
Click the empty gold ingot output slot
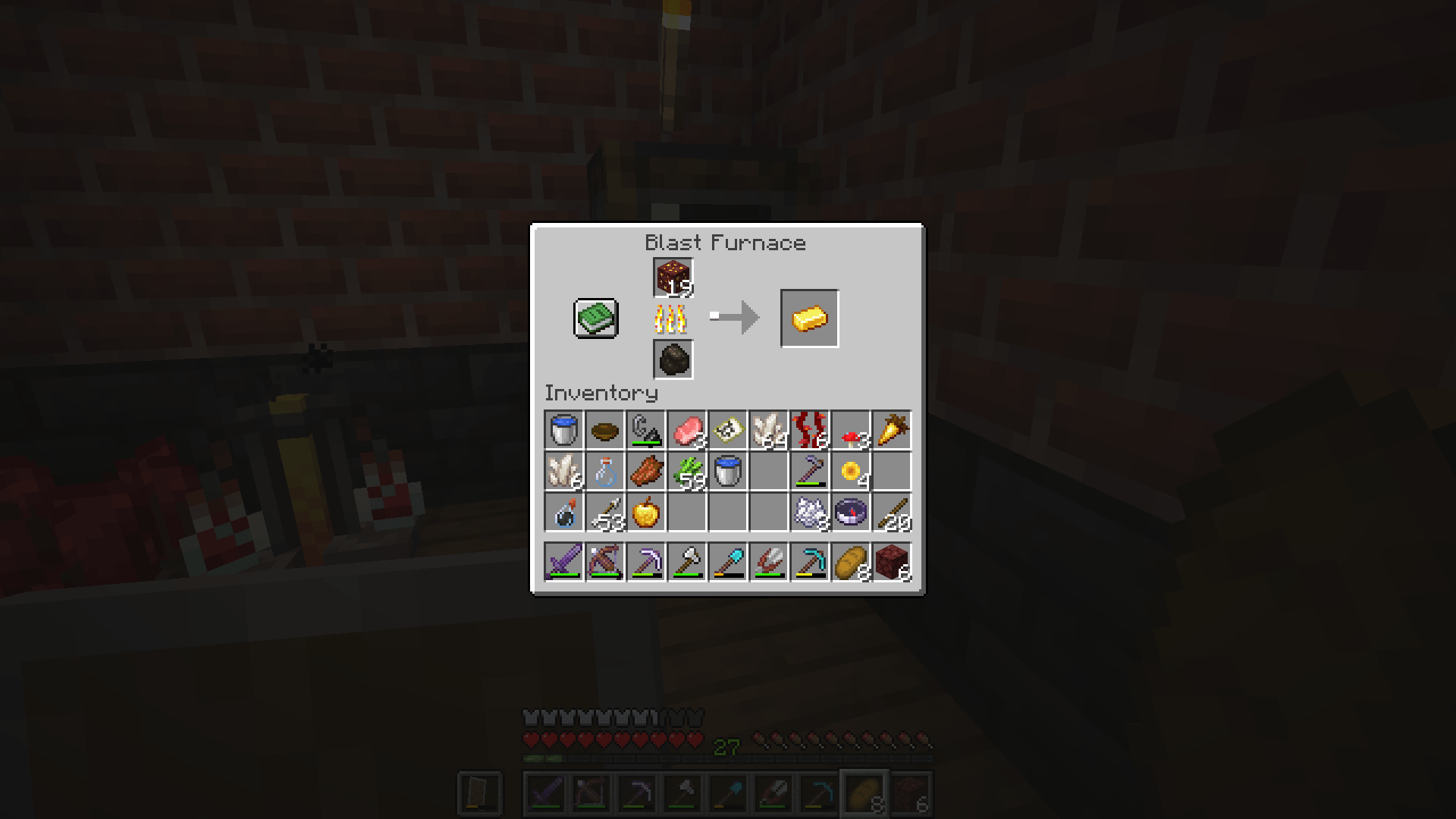pyautogui.click(x=808, y=318)
